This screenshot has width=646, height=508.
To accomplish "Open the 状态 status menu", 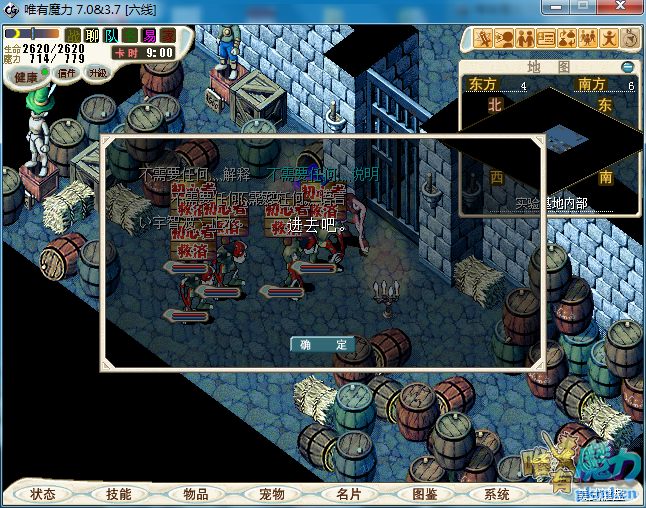I will [43, 494].
